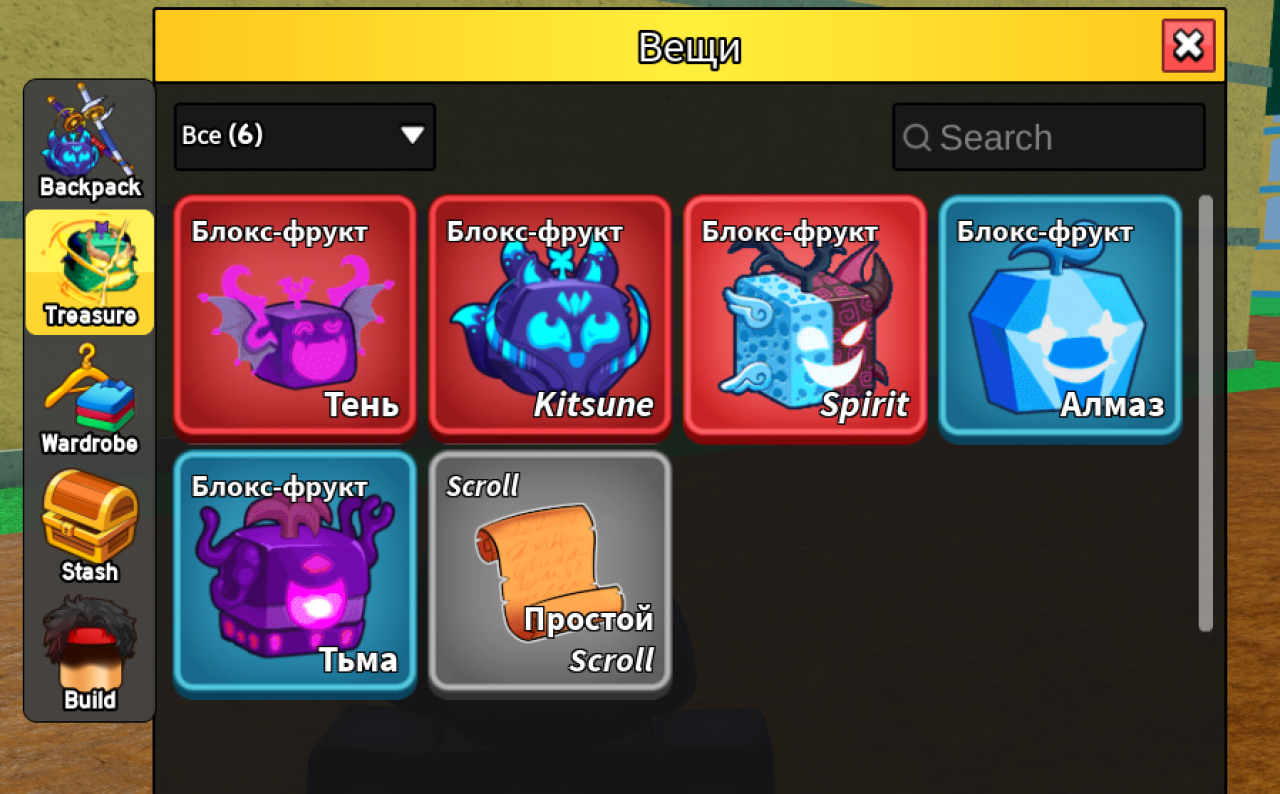Screen dimensions: 1280x794
Task: Select the Простой Scroll item
Action: (x=550, y=571)
